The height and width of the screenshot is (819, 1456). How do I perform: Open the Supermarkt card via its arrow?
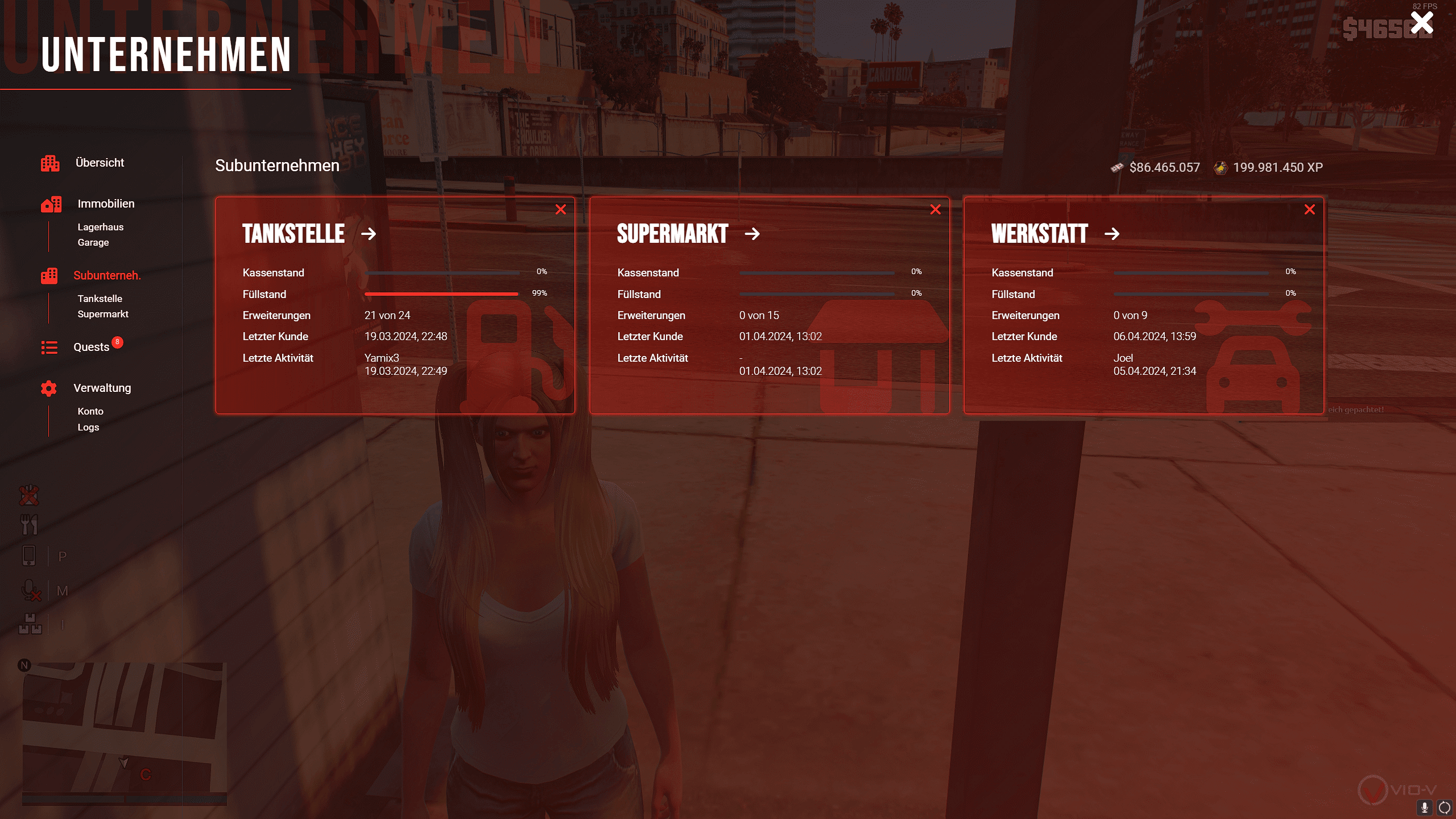(x=752, y=234)
